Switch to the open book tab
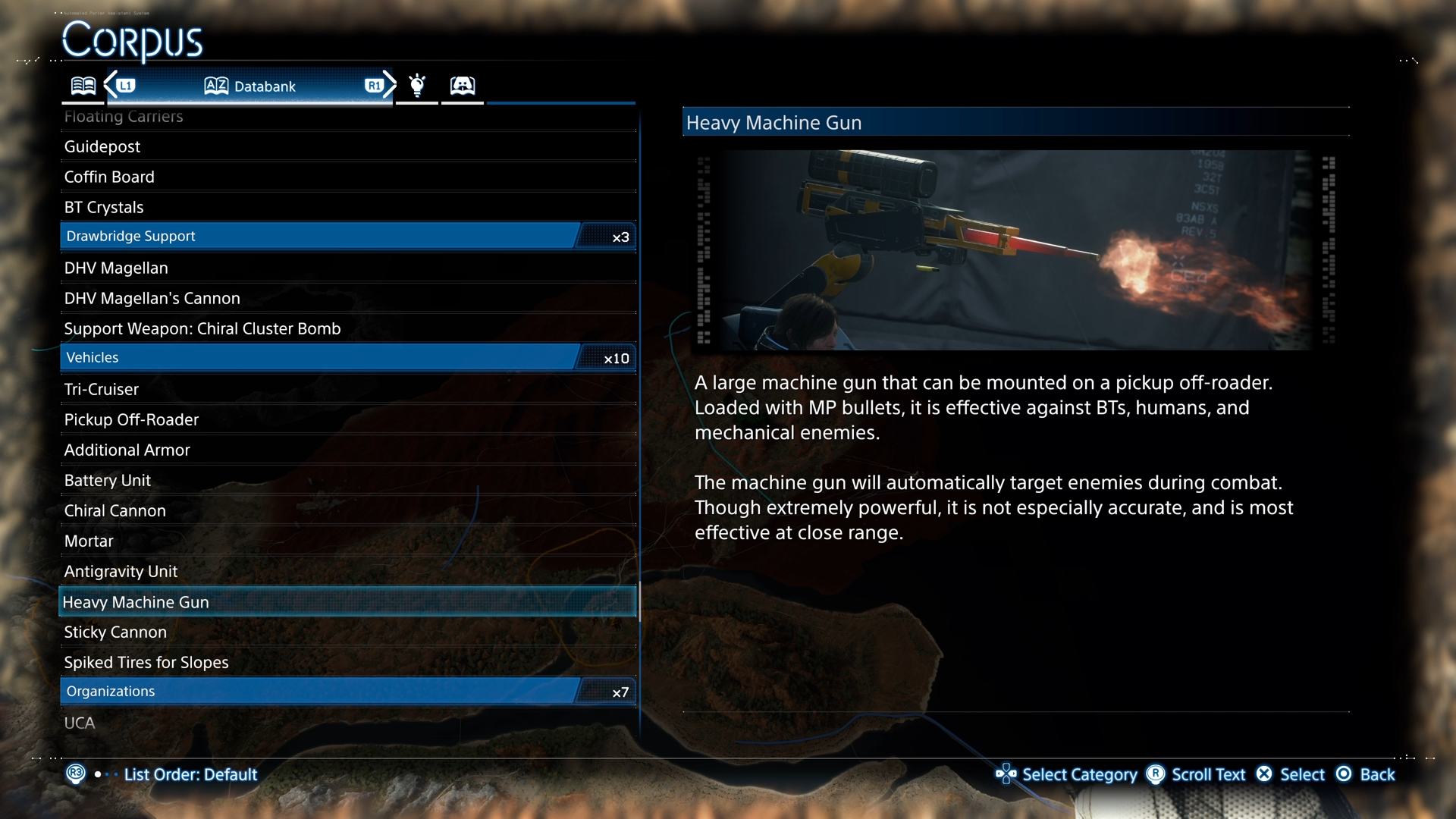 tap(83, 85)
